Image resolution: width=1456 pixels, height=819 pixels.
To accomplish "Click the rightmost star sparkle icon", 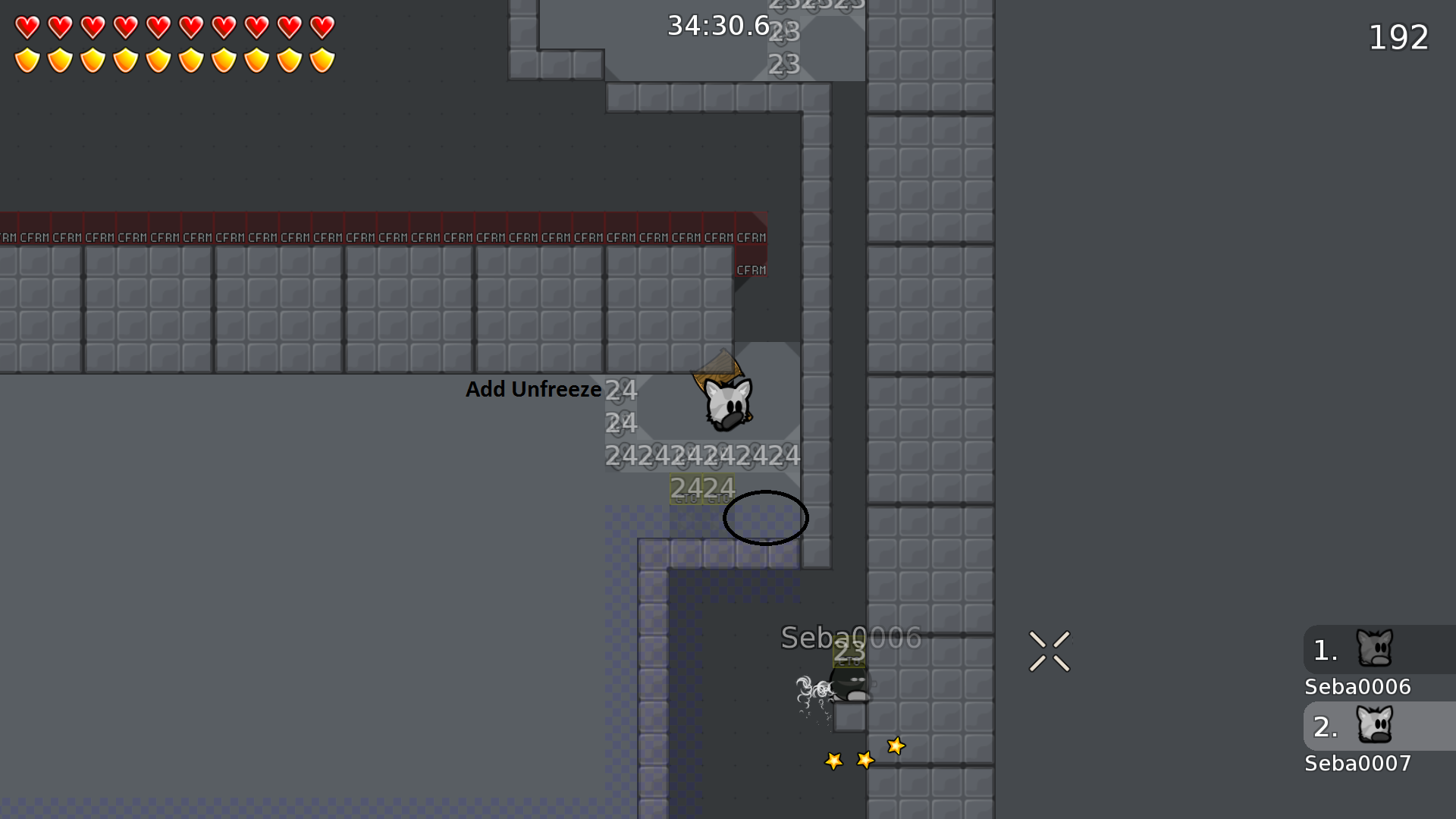I will click(896, 747).
